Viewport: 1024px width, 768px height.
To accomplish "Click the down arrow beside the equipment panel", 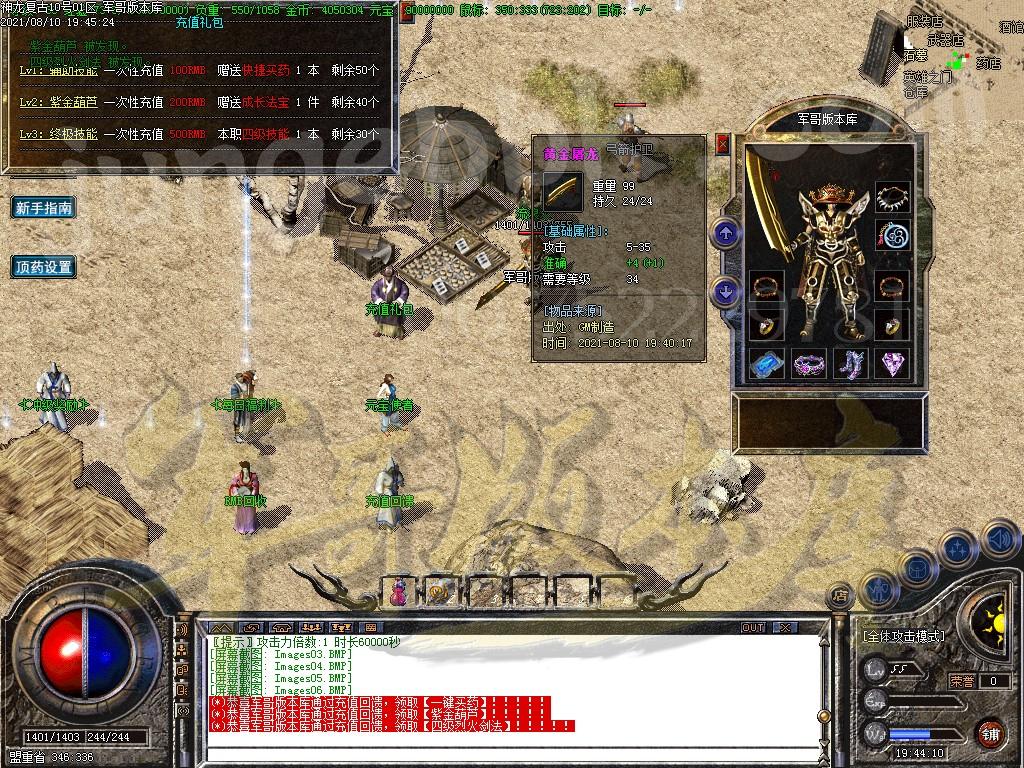I will pos(726,291).
